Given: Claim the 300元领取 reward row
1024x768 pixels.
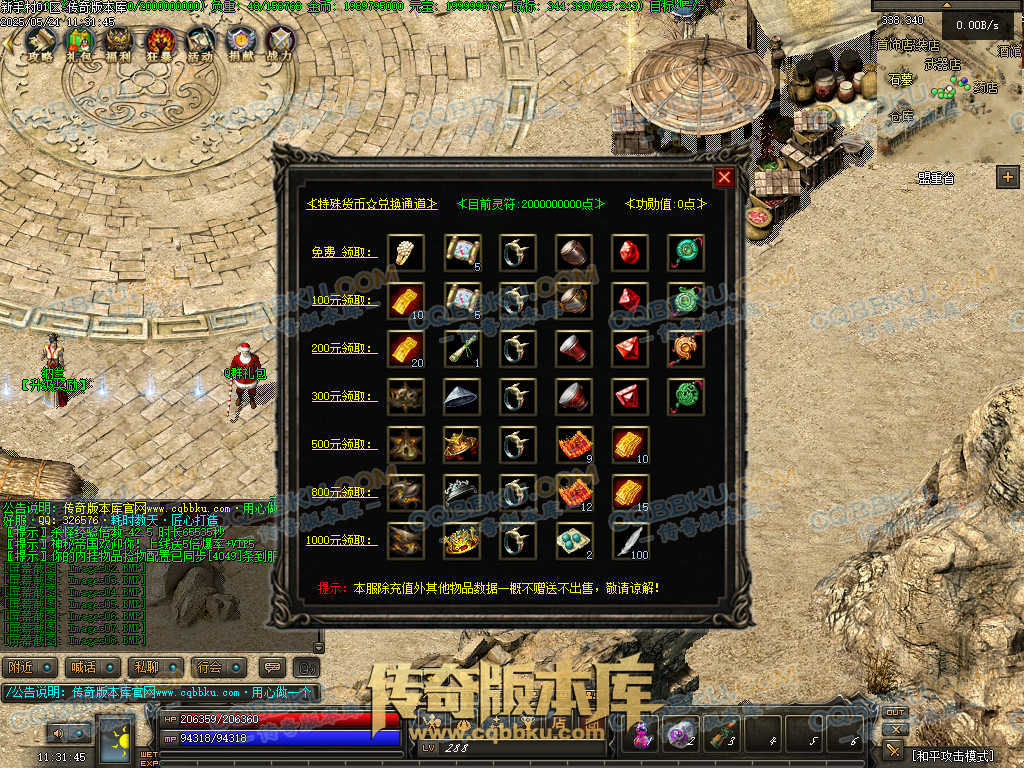Looking at the screenshot, I should click(x=344, y=397).
